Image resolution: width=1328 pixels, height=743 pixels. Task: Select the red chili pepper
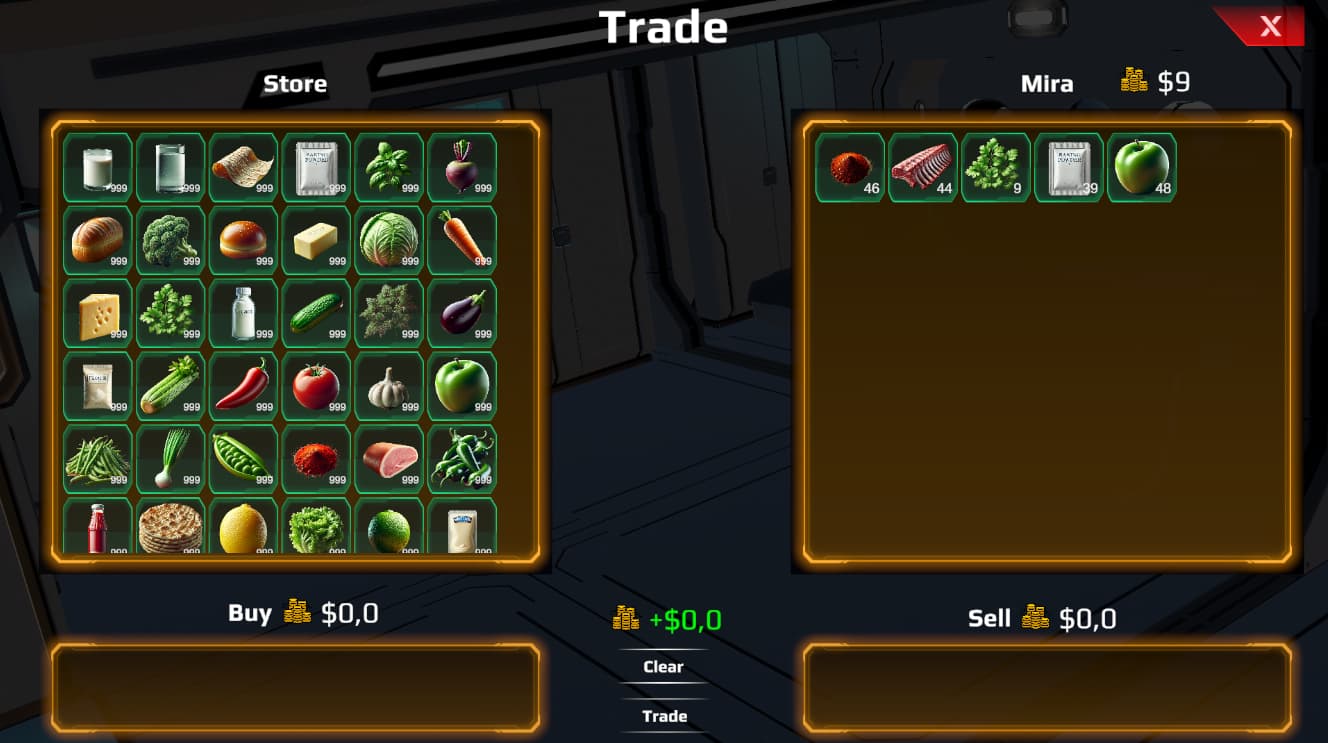pos(243,387)
